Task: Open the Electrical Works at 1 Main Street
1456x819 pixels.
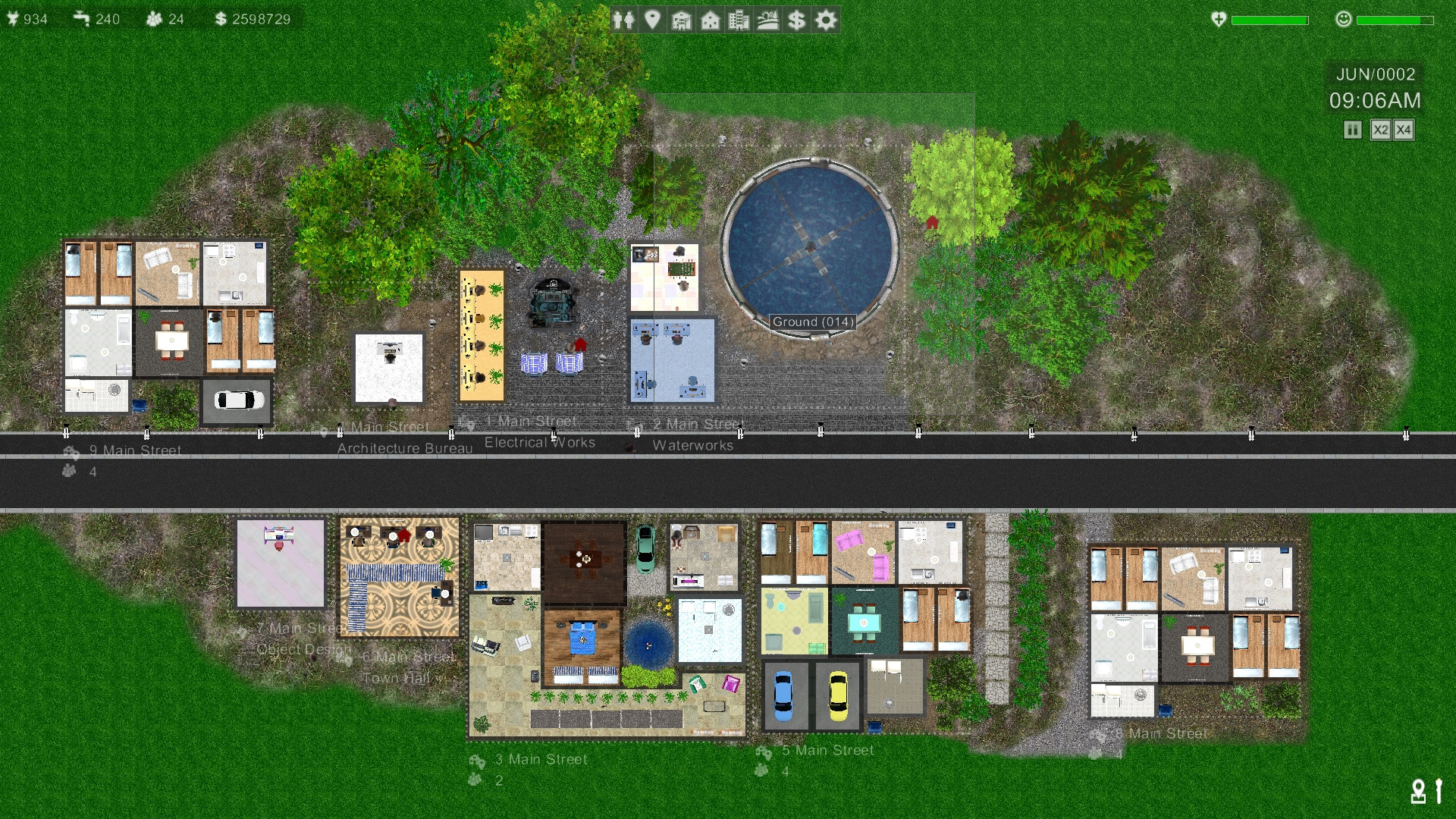Action: [x=539, y=442]
